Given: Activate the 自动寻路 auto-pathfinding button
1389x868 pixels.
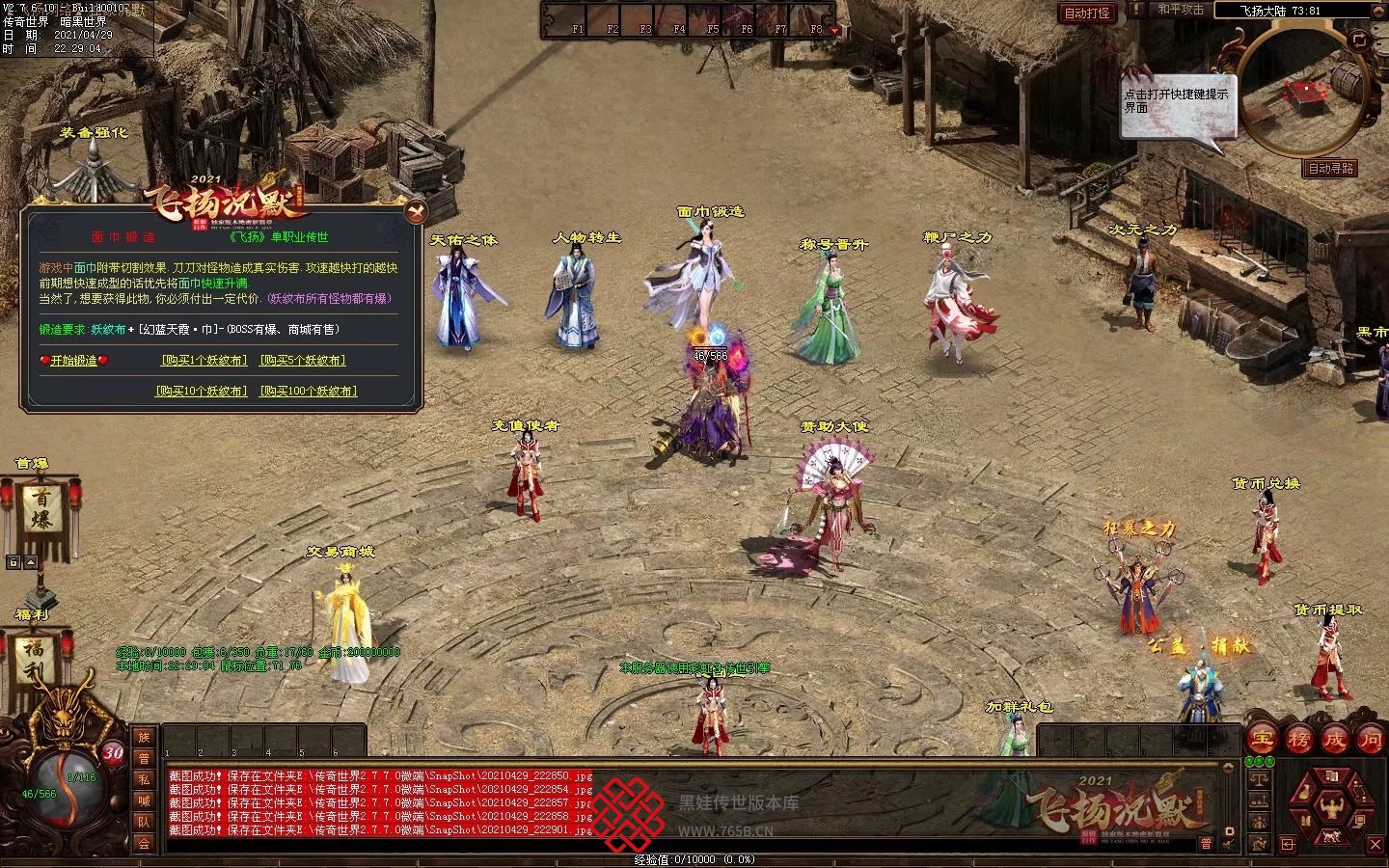Looking at the screenshot, I should point(1331,169).
